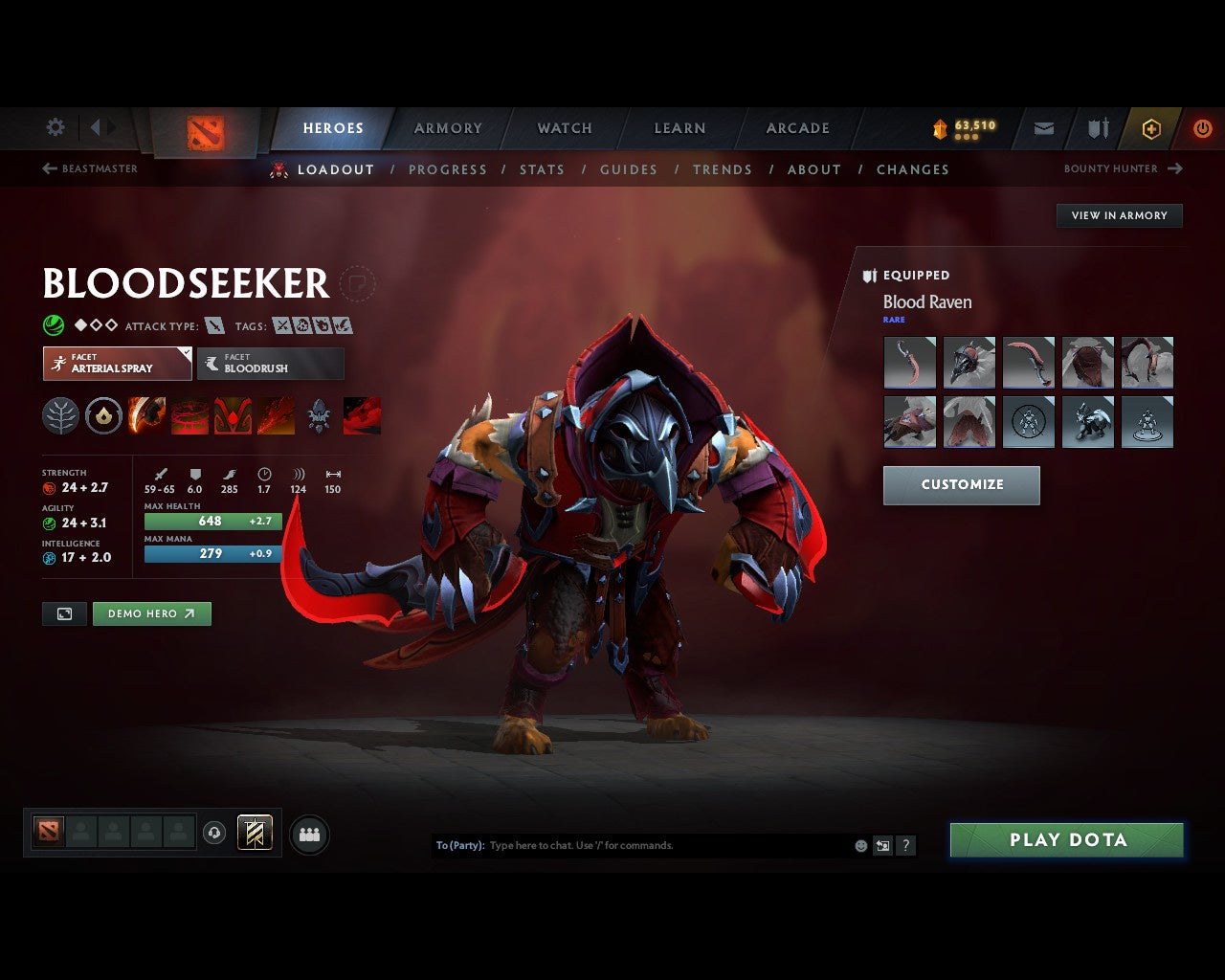The height and width of the screenshot is (980, 1225).
Task: Expand the To (Party) chat channel selector
Action: tap(459, 845)
